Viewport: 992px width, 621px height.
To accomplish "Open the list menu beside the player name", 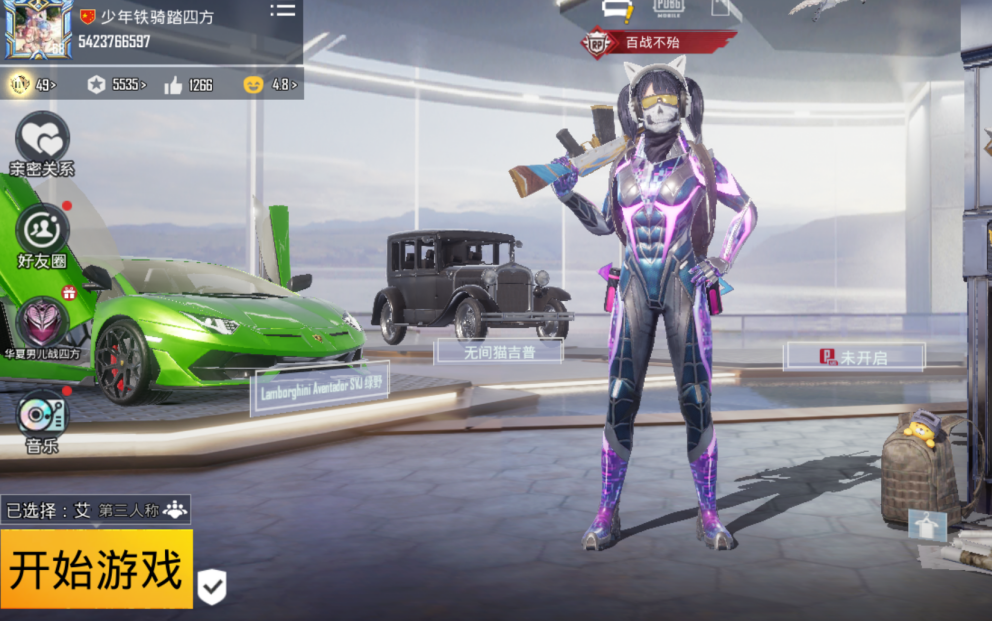I will point(283,11).
